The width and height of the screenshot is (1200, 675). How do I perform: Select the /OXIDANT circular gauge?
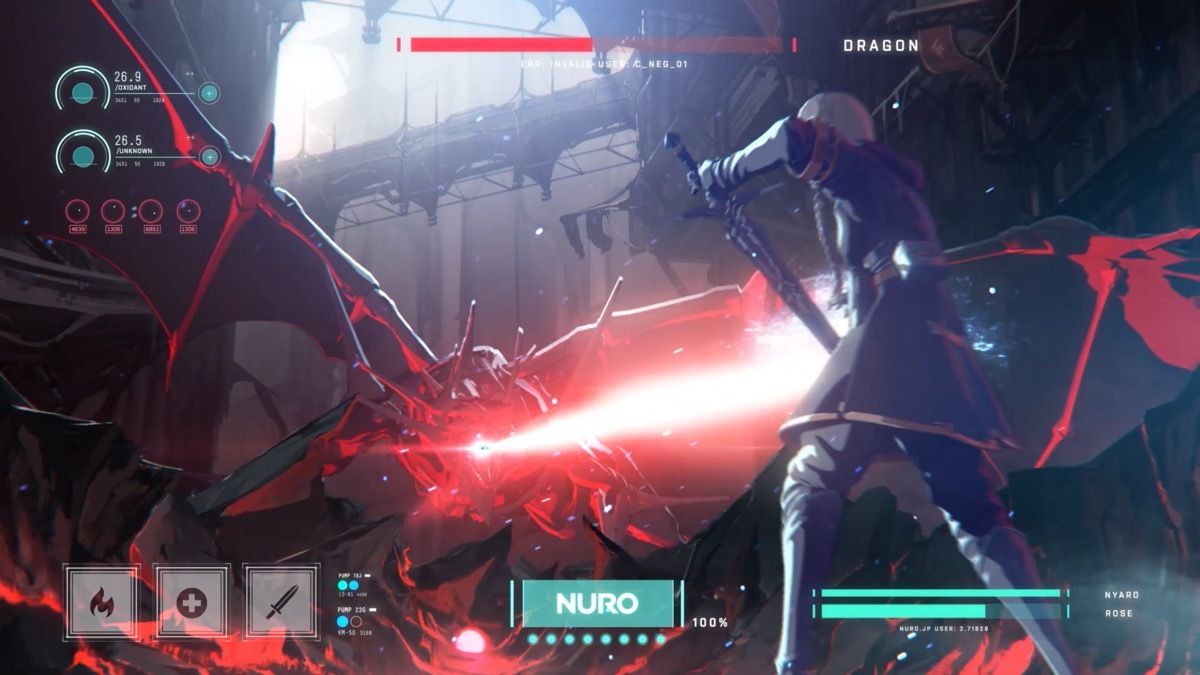point(83,93)
